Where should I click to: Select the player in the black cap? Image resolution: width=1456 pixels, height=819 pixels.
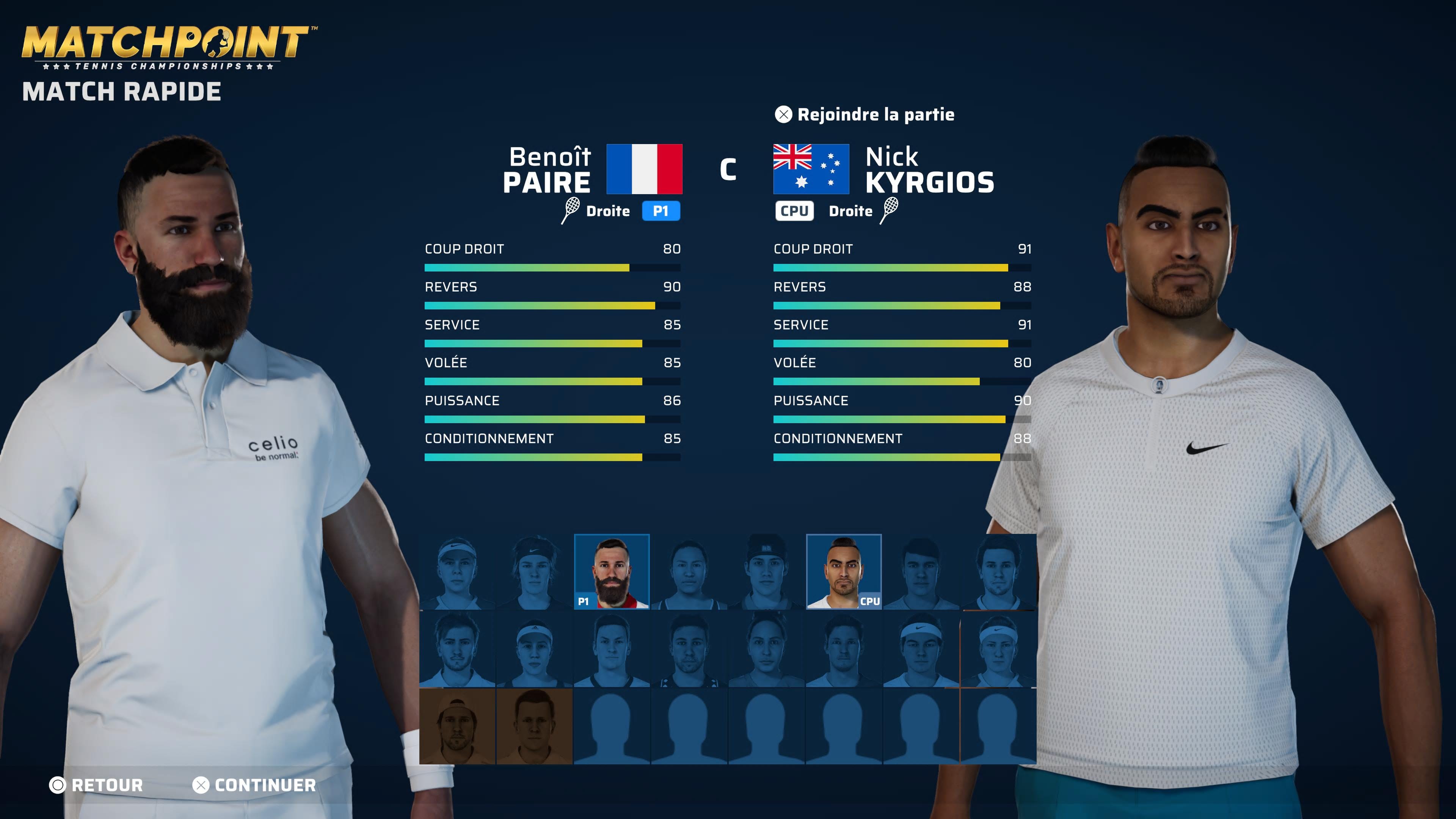coord(766,571)
